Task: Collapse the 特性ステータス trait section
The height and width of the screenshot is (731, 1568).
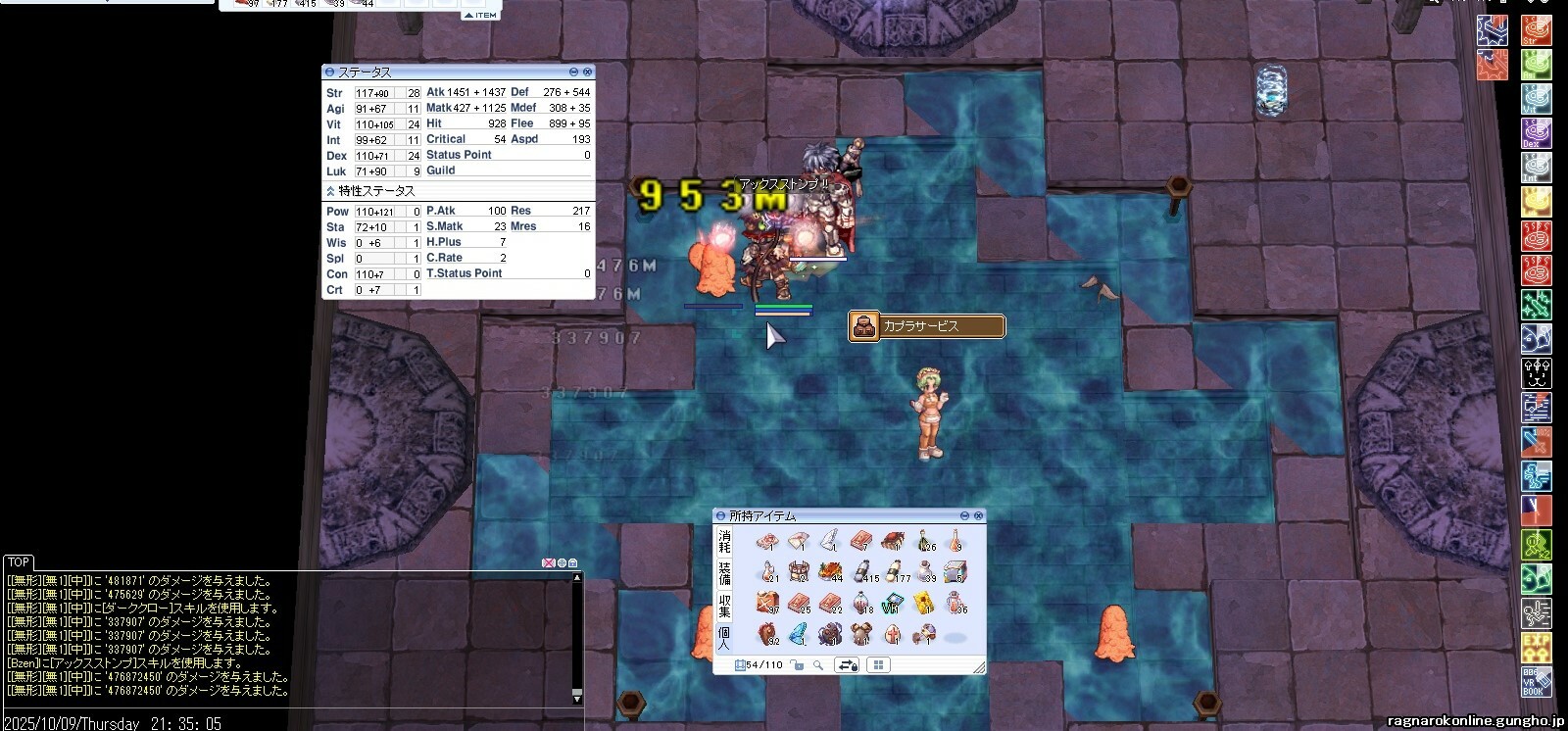Action: pyautogui.click(x=330, y=191)
